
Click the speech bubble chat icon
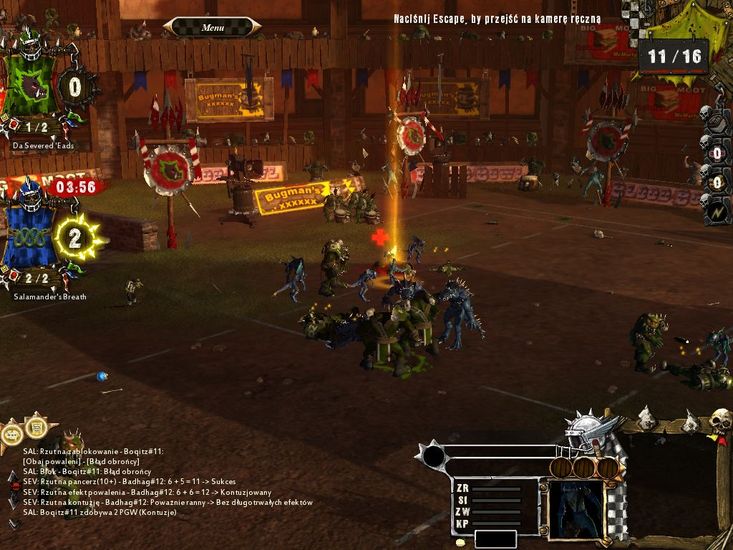click(12, 433)
